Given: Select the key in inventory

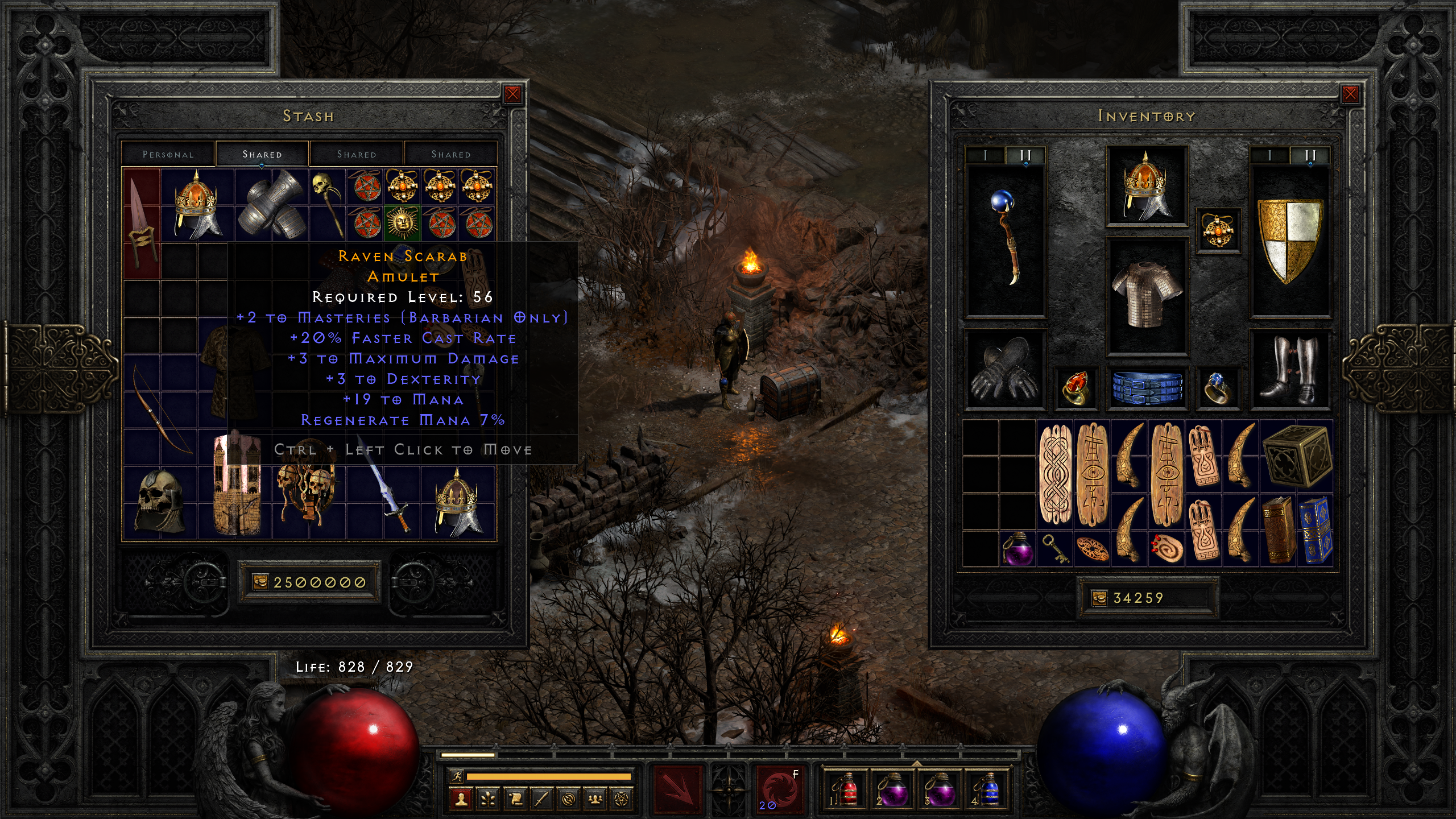Looking at the screenshot, I should pos(1055,549).
